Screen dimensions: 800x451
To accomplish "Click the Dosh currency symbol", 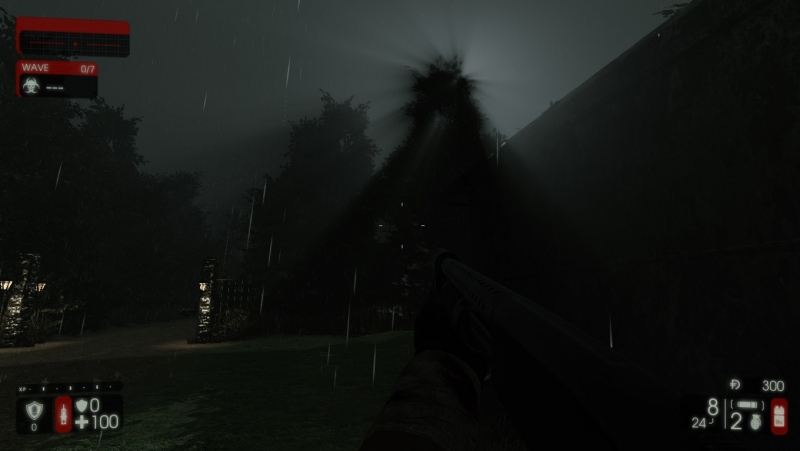I will 735,384.
